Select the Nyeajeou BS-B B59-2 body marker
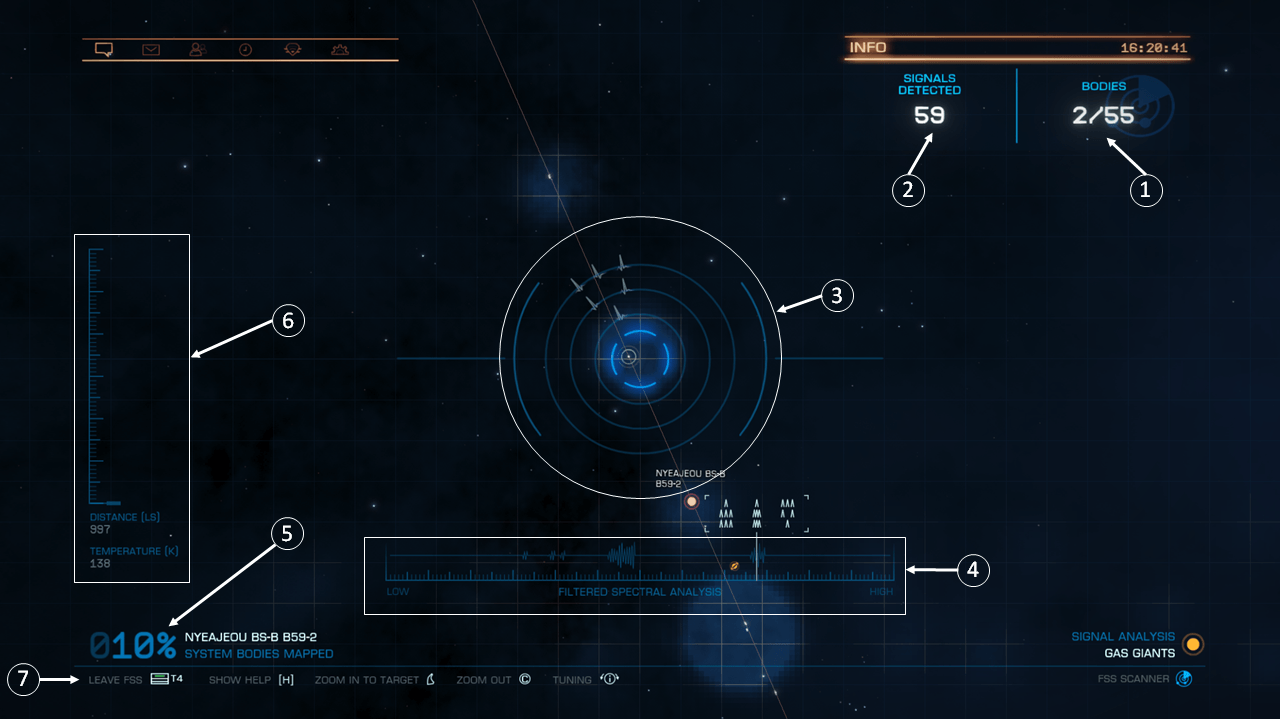1280x720 pixels. tap(692, 501)
